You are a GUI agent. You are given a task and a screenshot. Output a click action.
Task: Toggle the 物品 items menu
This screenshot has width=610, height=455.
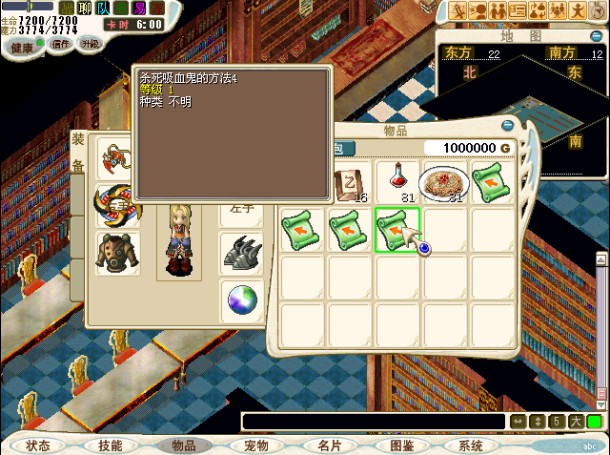point(183,445)
